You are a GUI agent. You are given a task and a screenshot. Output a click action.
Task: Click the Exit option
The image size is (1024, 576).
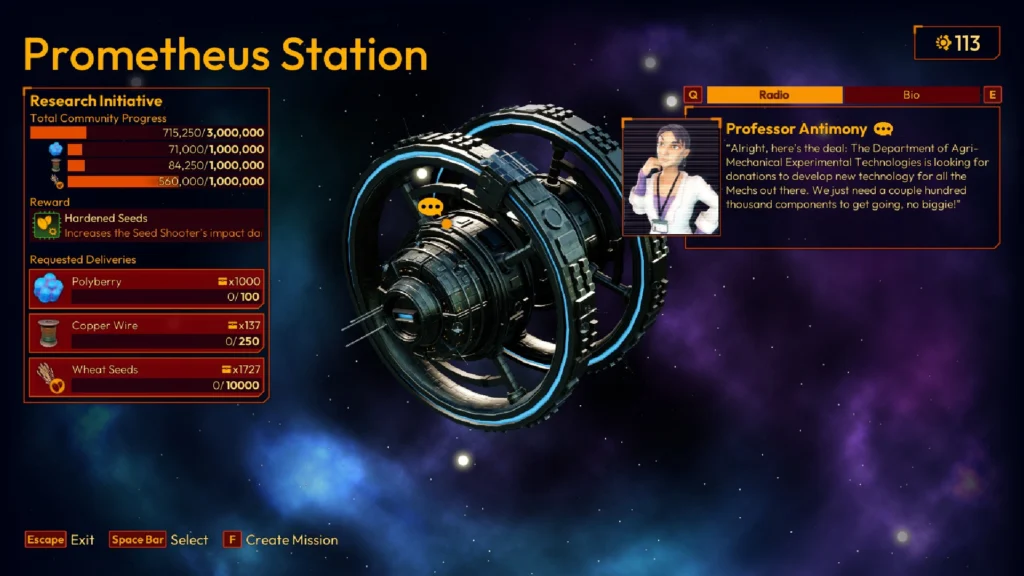click(x=60, y=540)
